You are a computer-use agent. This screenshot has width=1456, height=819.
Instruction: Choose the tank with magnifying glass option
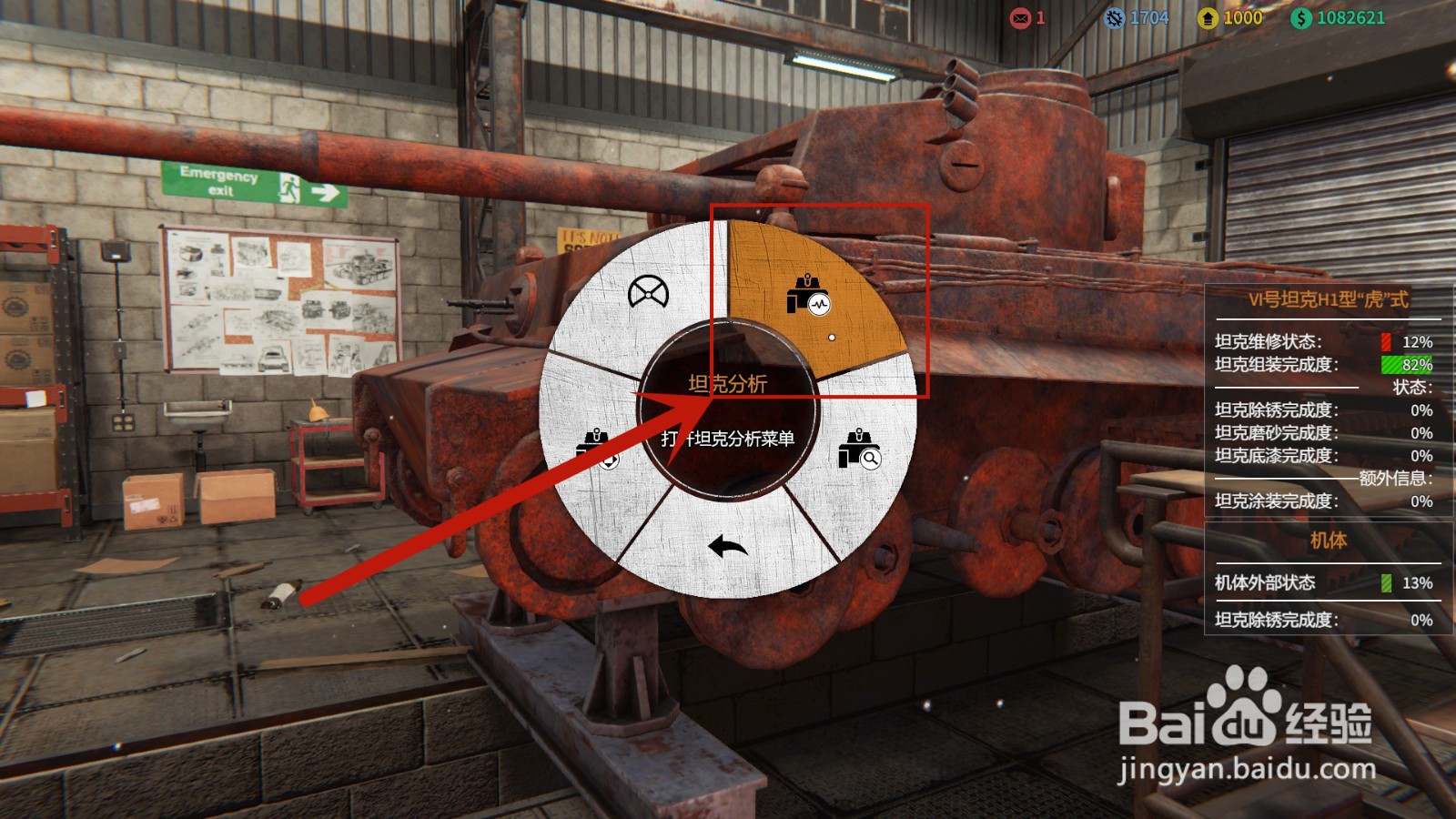859,450
